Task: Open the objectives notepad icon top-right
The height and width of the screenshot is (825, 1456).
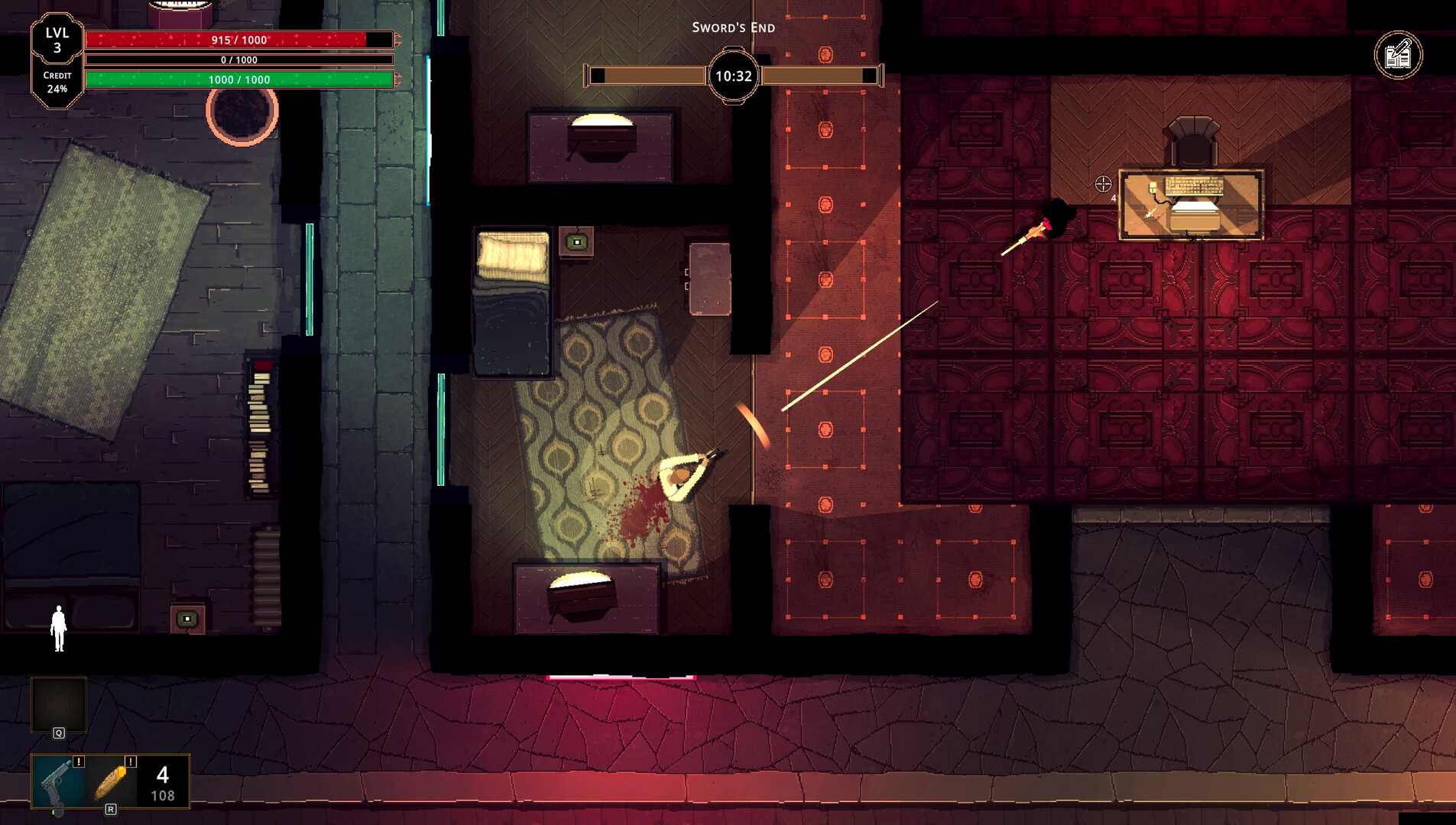Action: coord(1399,54)
